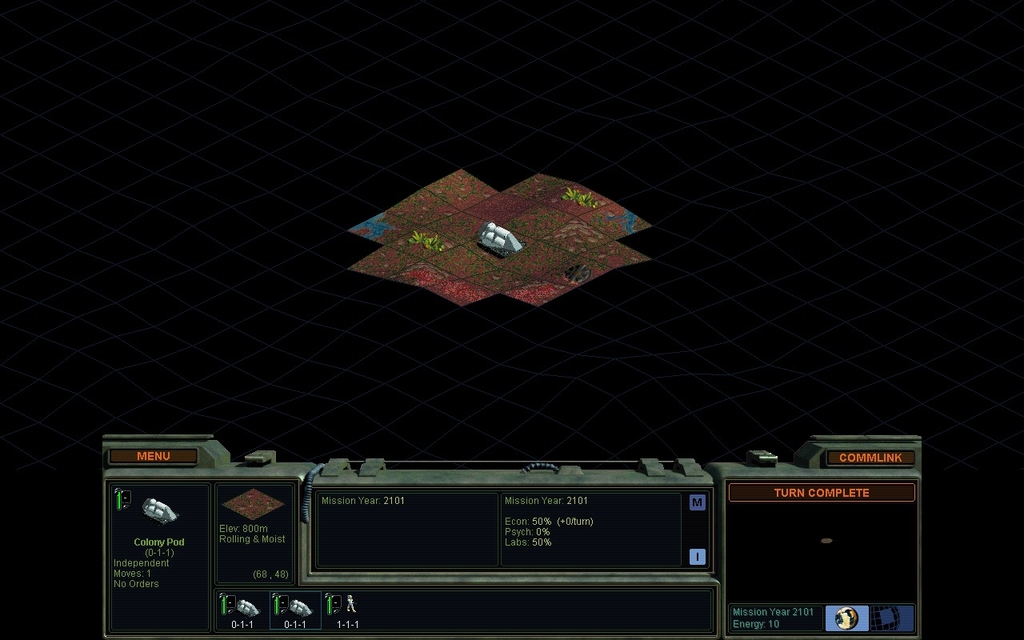The image size is (1024, 640).
Task: Click the TURN COMPLETE button
Action: 821,492
